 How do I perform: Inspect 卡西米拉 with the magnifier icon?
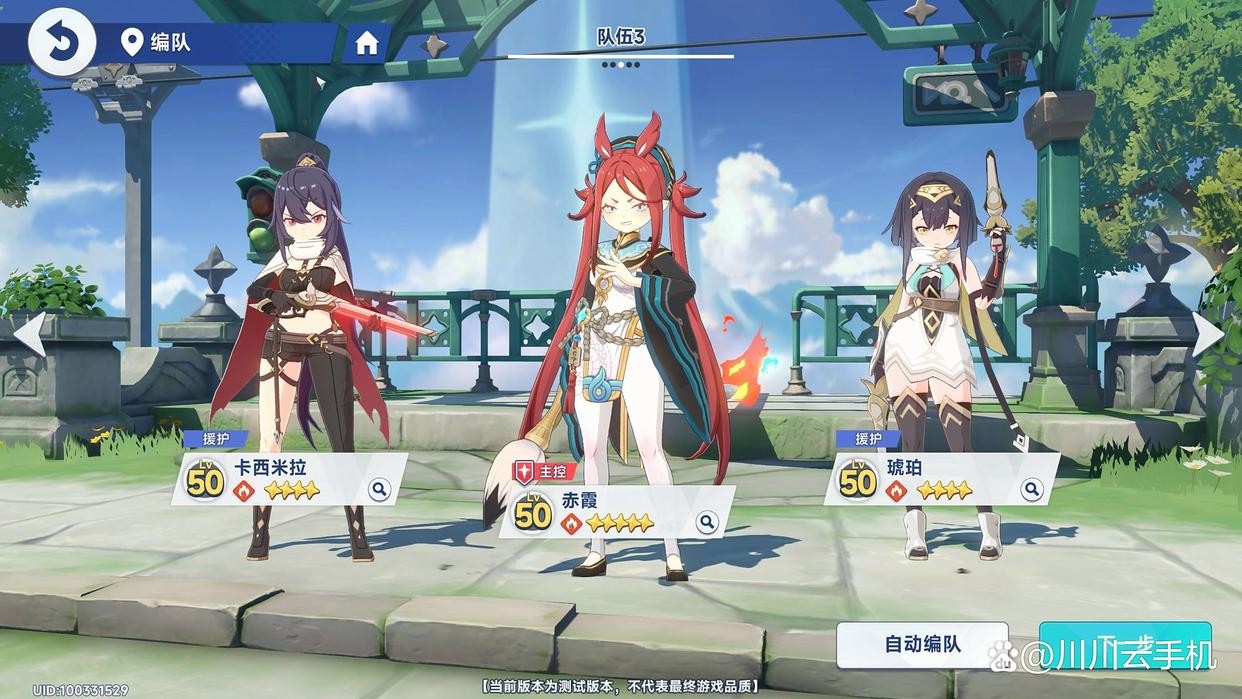379,489
